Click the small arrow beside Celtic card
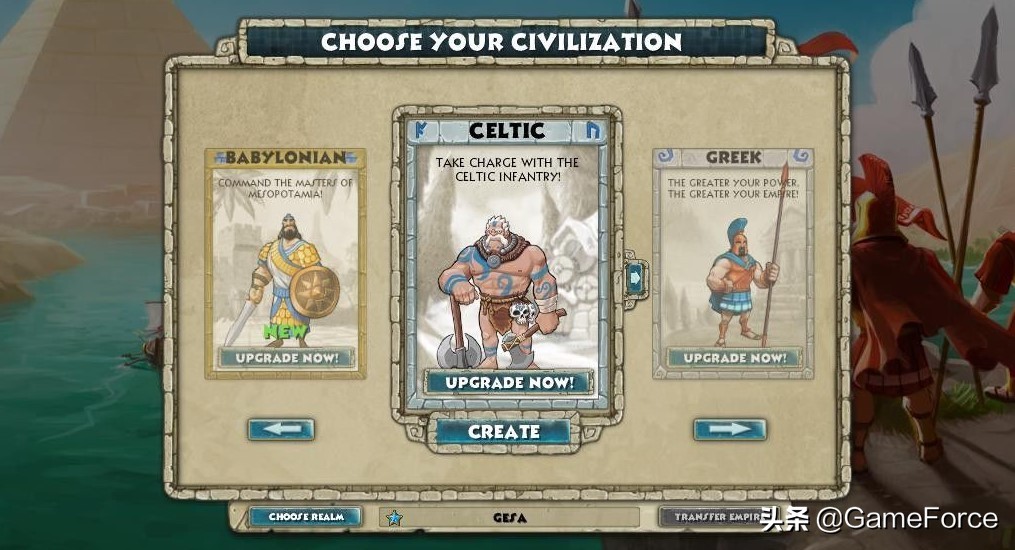Viewport: 1015px width, 550px height. click(634, 277)
